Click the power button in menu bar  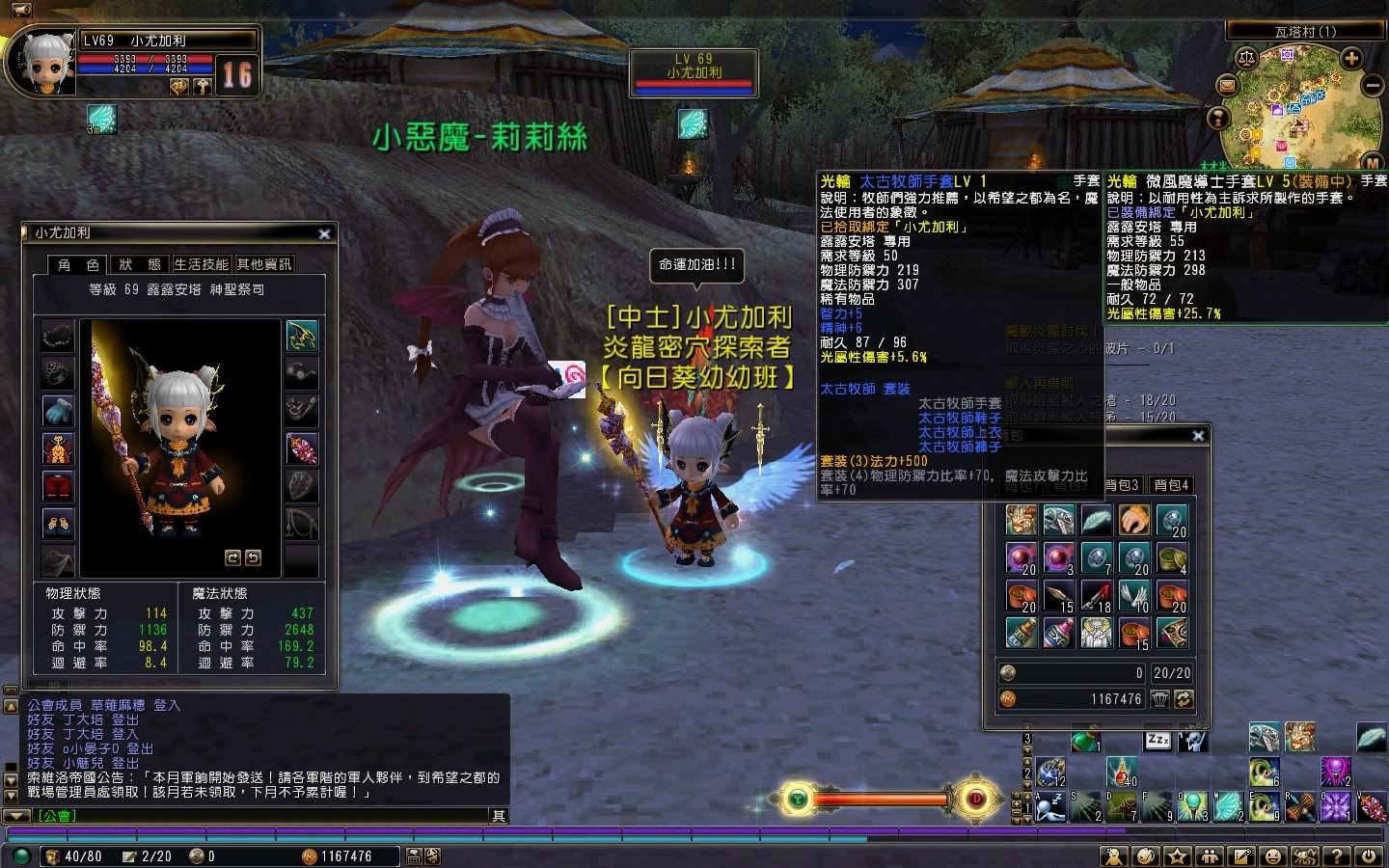1368,855
